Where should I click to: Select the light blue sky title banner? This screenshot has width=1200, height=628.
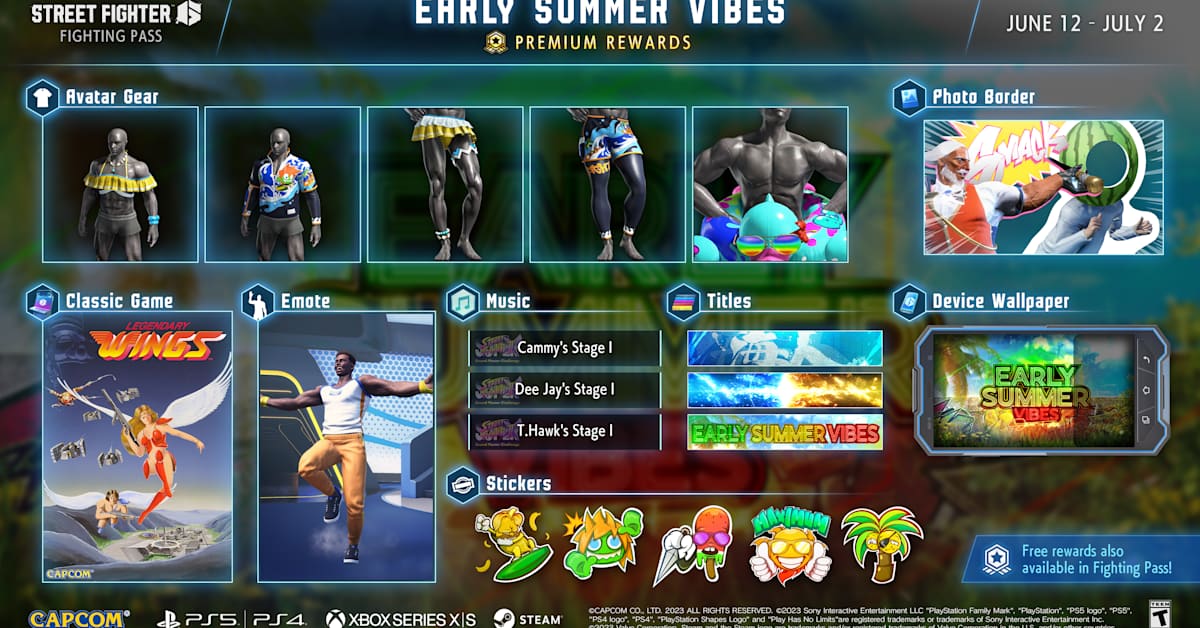tap(785, 348)
